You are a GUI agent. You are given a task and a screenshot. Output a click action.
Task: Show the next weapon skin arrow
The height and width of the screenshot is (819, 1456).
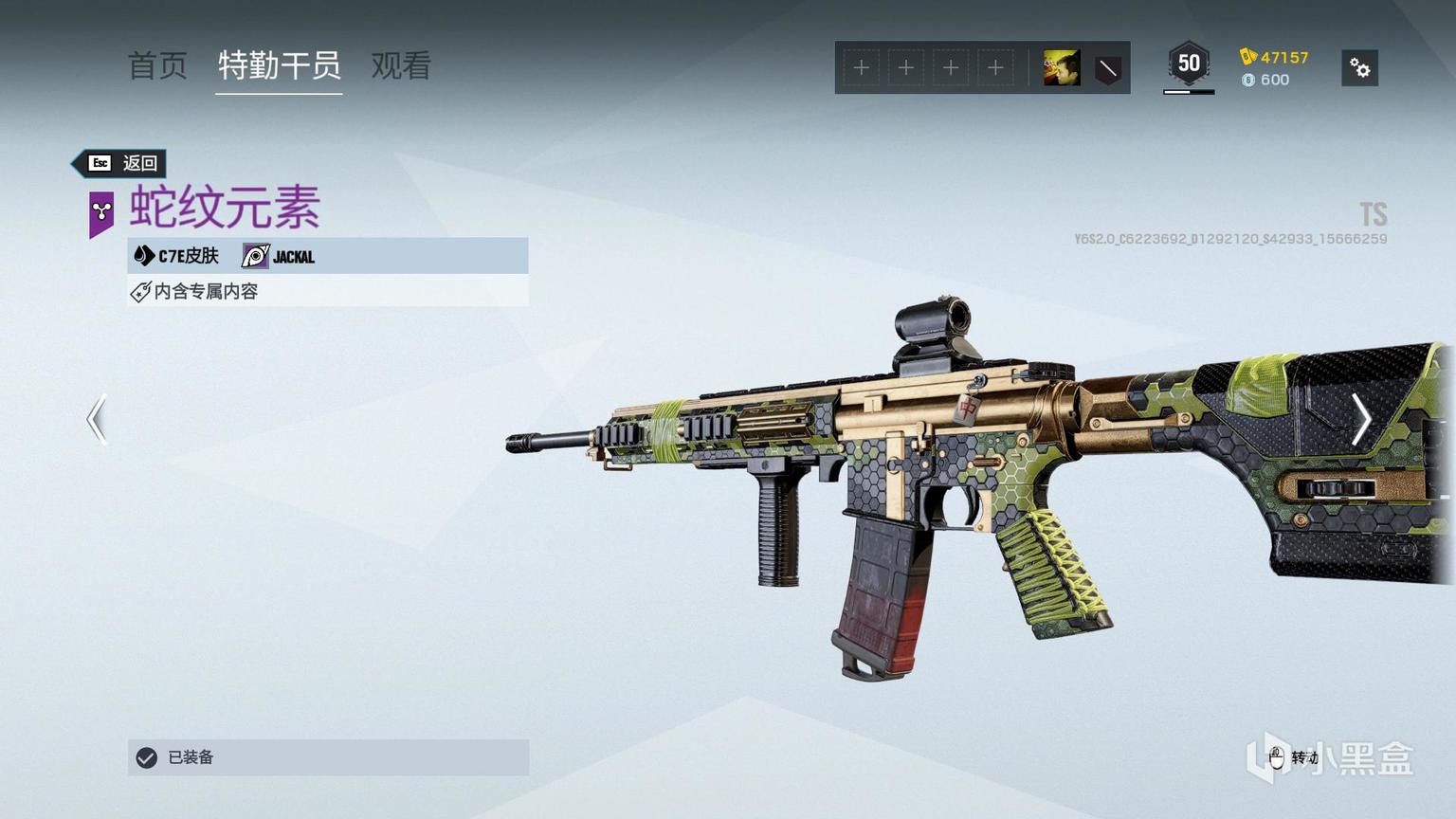(x=1360, y=419)
